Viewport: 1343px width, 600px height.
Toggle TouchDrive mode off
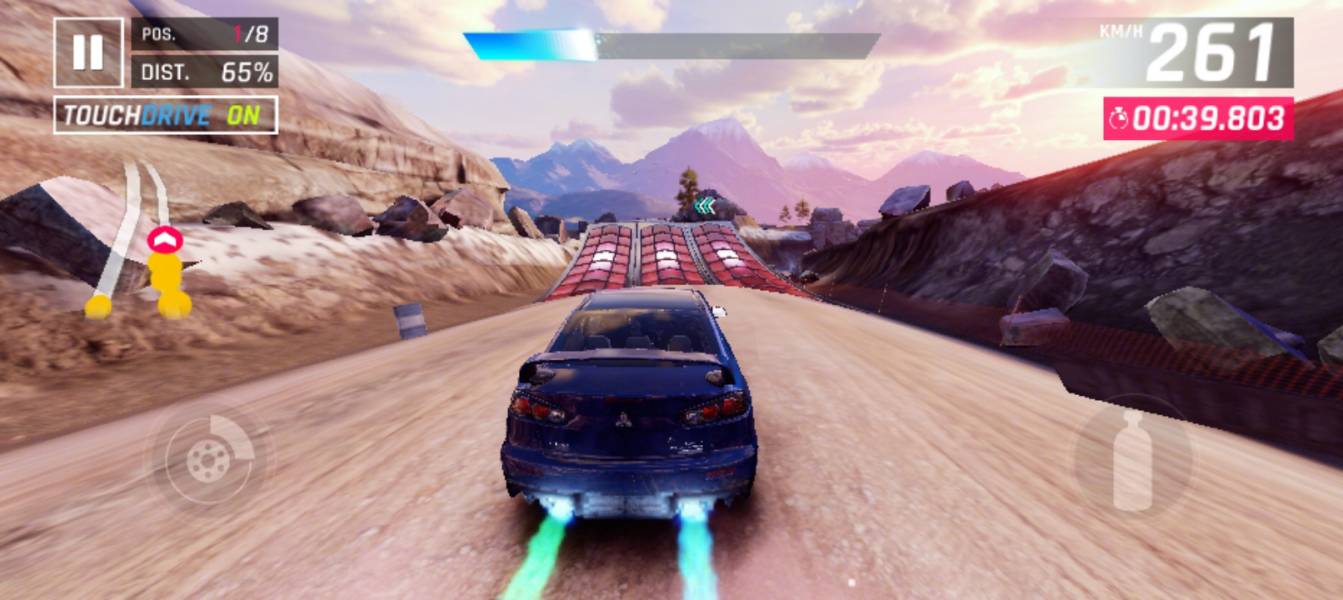click(165, 115)
